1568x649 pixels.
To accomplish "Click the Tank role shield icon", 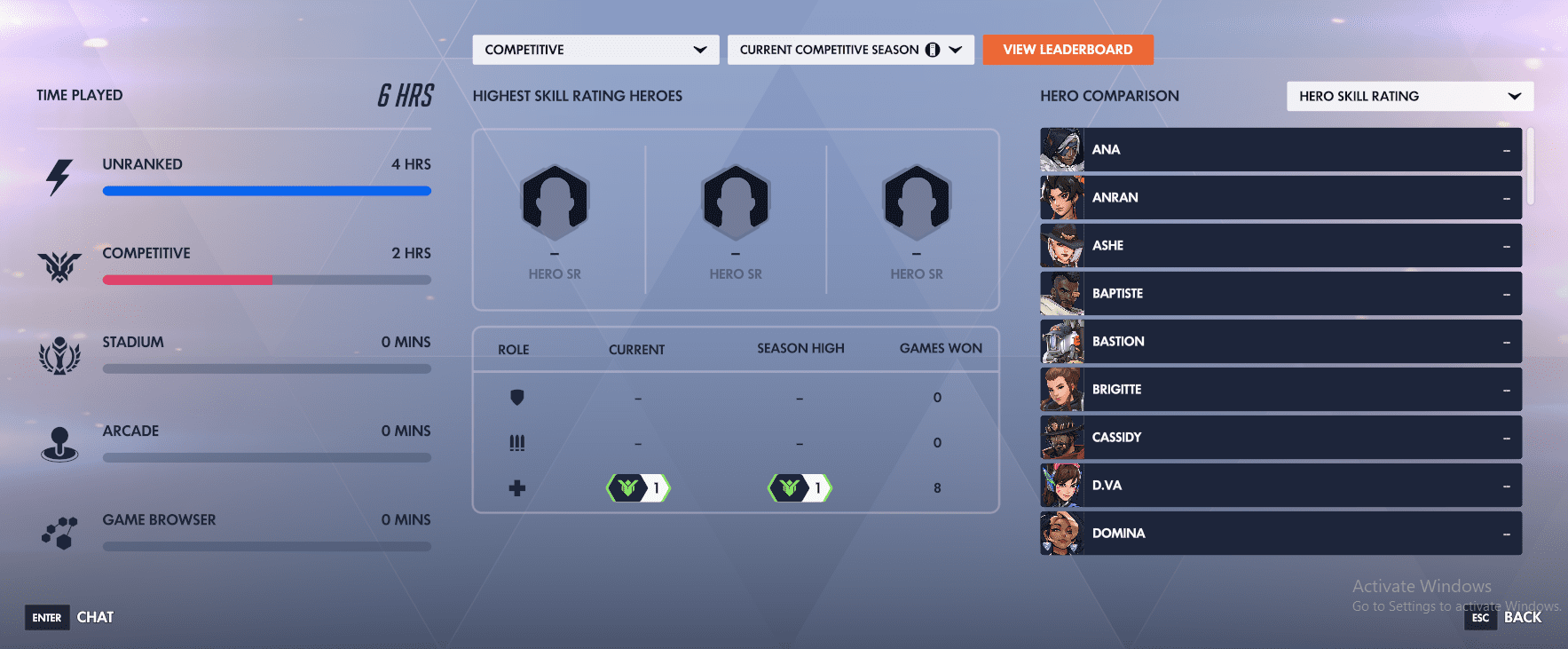I will [517, 397].
